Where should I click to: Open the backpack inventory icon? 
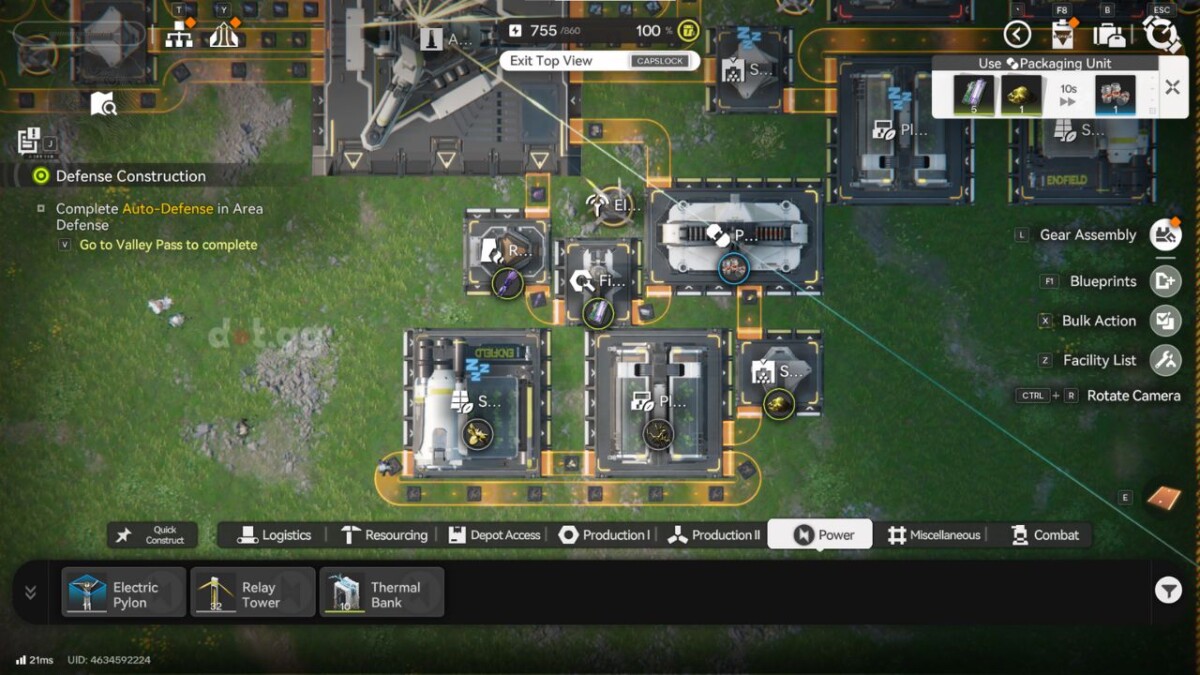(x=1109, y=35)
